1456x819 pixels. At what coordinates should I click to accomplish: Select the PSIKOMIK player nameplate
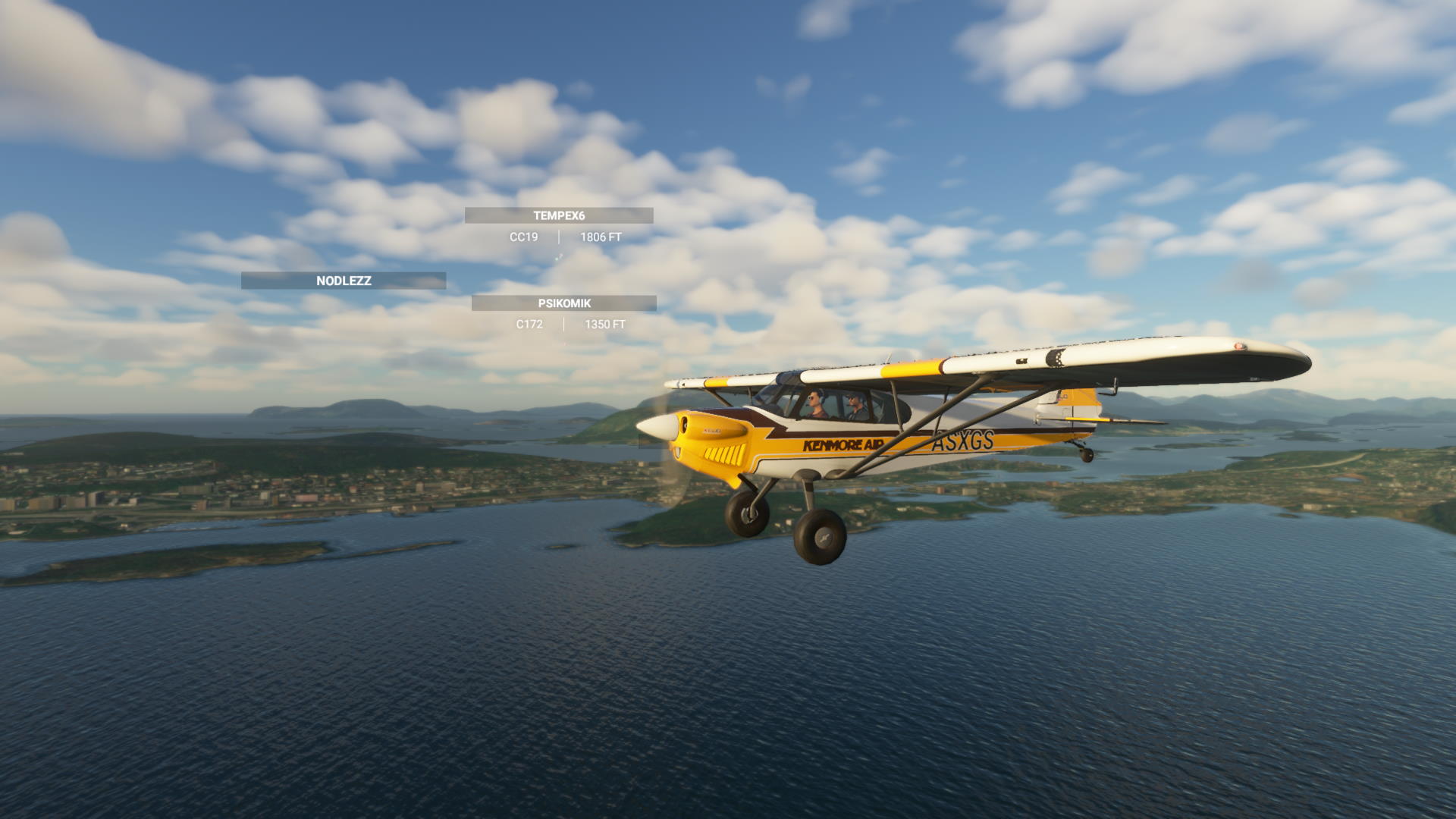click(564, 303)
